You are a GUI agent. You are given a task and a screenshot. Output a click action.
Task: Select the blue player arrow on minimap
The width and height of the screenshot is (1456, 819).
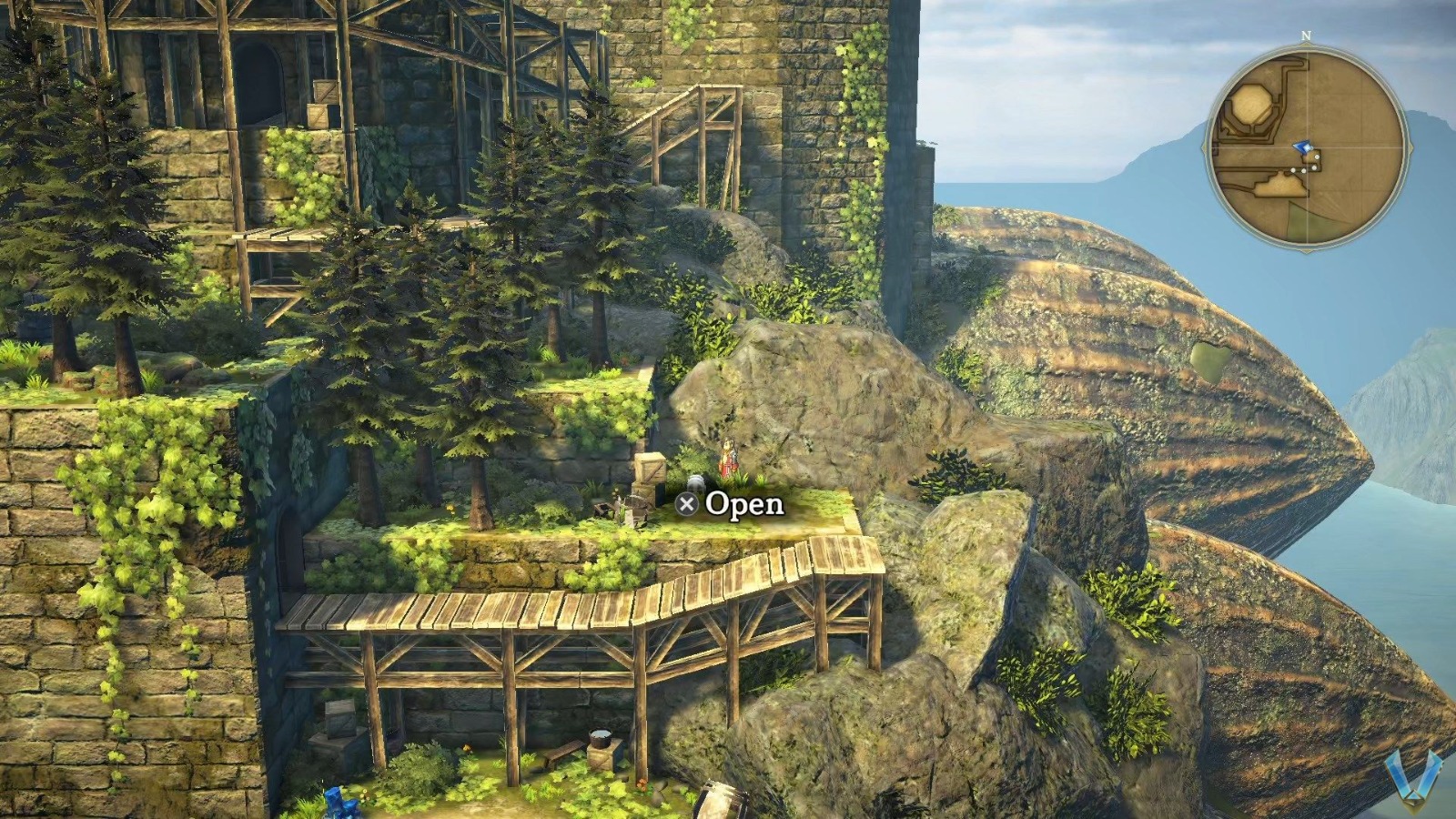click(x=1304, y=147)
